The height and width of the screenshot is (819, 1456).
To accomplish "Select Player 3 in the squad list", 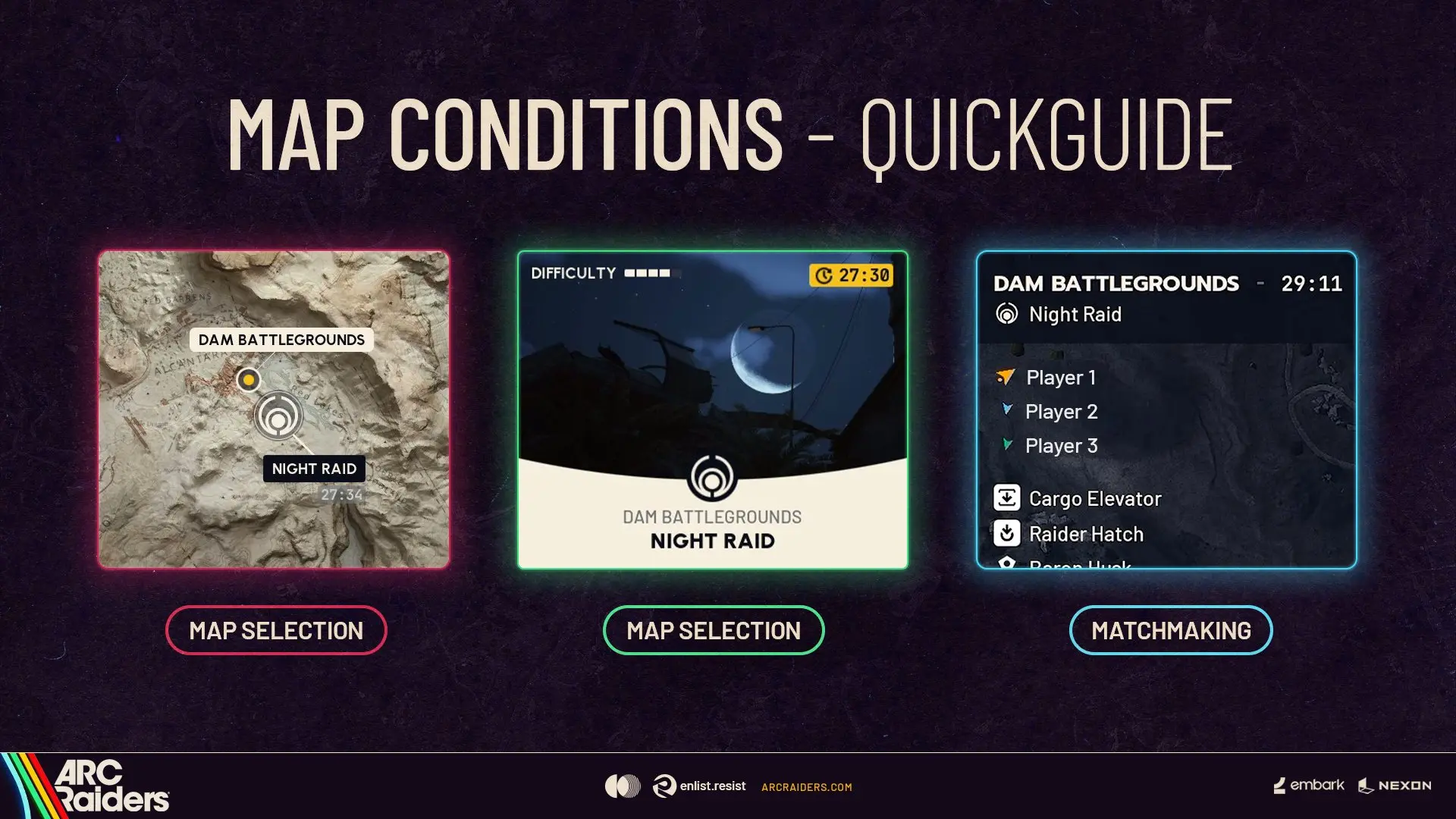I will [x=1061, y=446].
